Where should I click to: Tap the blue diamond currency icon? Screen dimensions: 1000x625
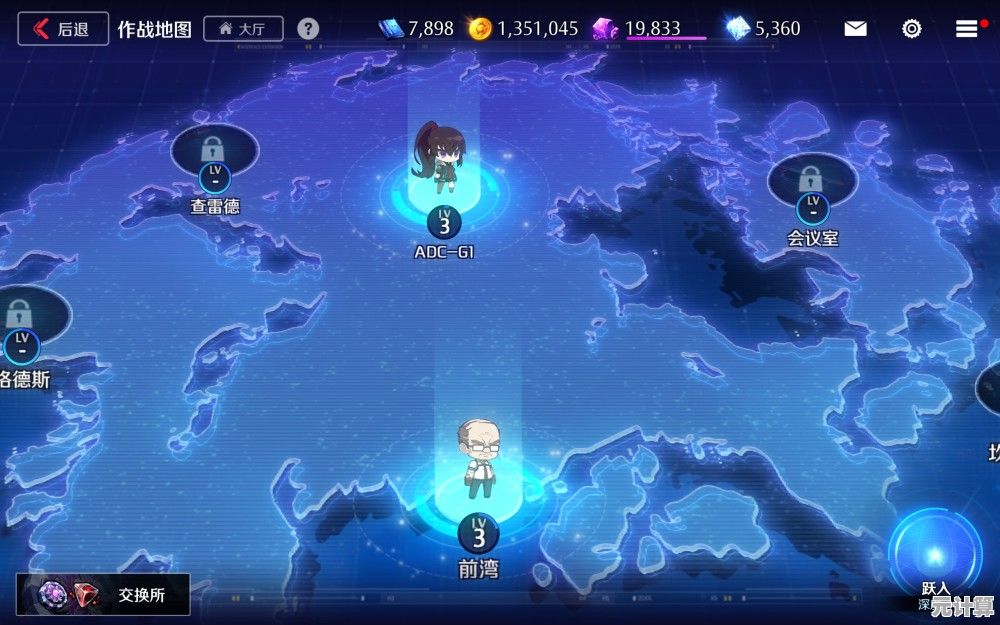pyautogui.click(x=738, y=29)
